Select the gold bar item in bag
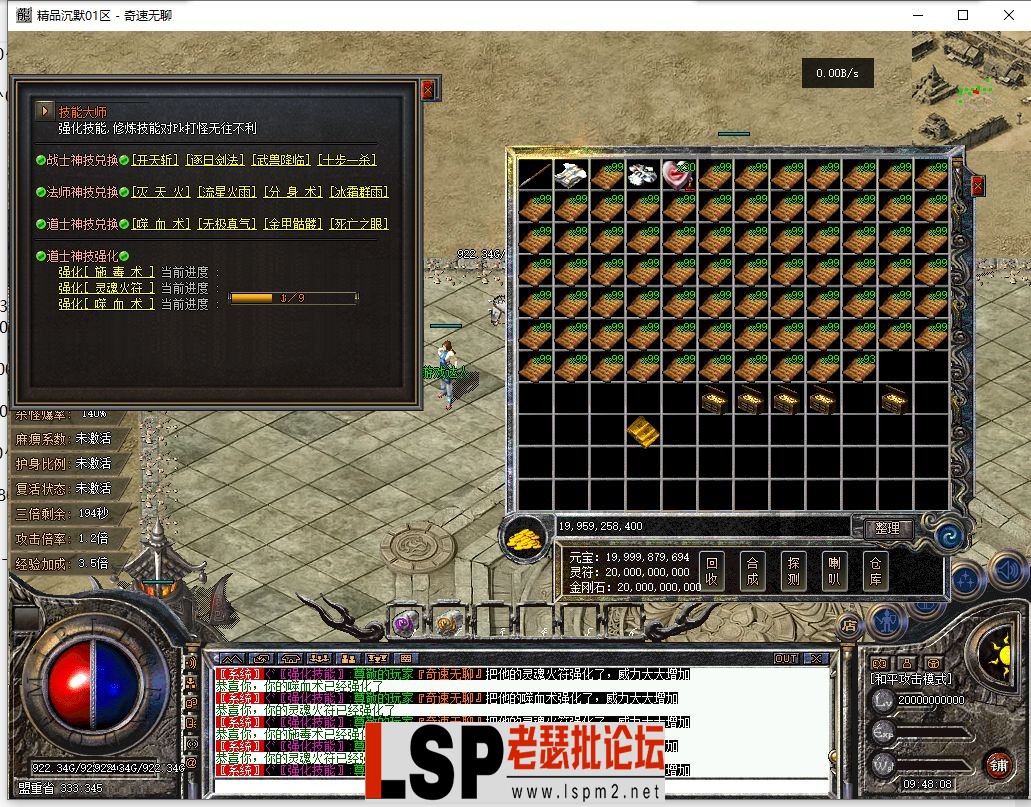 pos(643,431)
